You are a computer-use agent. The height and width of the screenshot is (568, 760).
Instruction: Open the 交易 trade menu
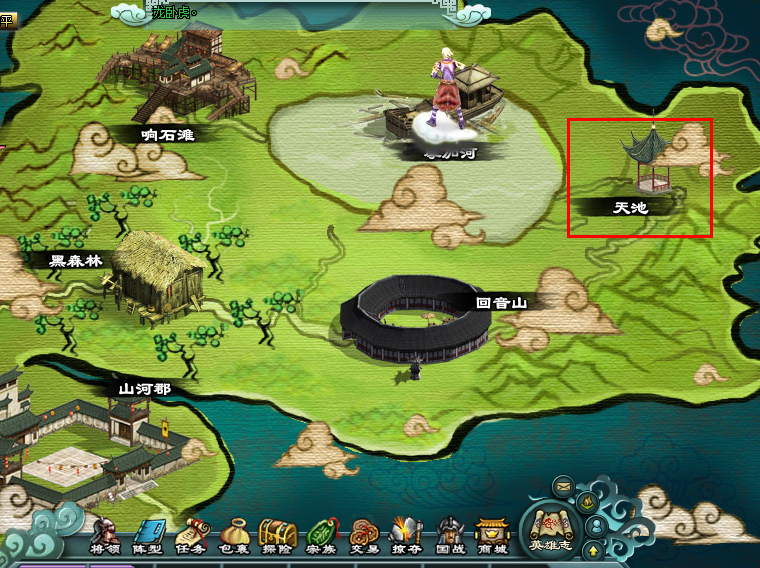pyautogui.click(x=364, y=535)
